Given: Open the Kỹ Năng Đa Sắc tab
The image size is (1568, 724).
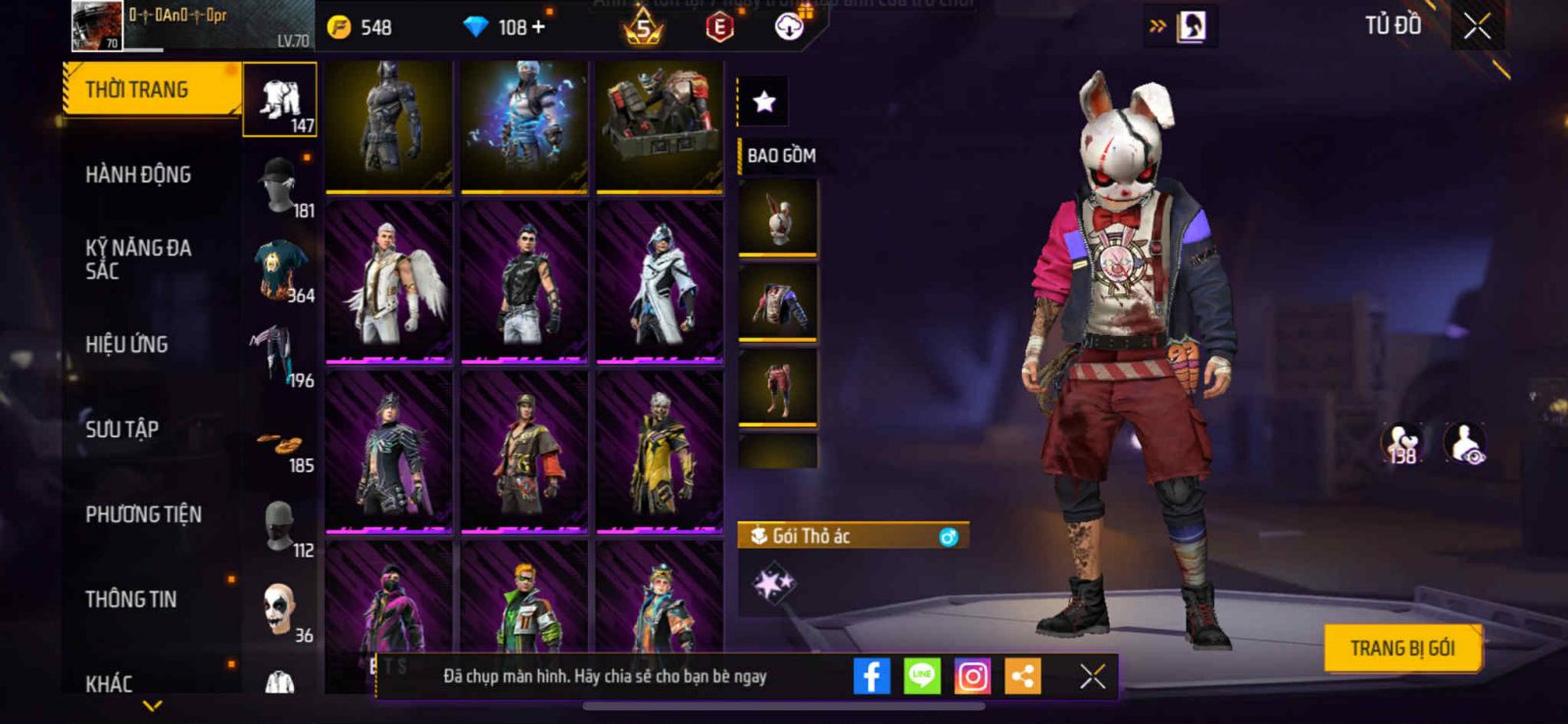Looking at the screenshot, I should pyautogui.click(x=138, y=260).
